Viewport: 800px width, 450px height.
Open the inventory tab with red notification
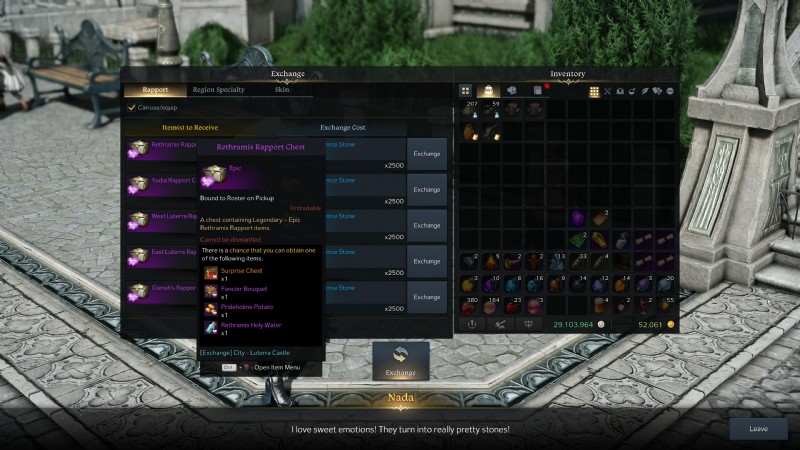click(537, 91)
